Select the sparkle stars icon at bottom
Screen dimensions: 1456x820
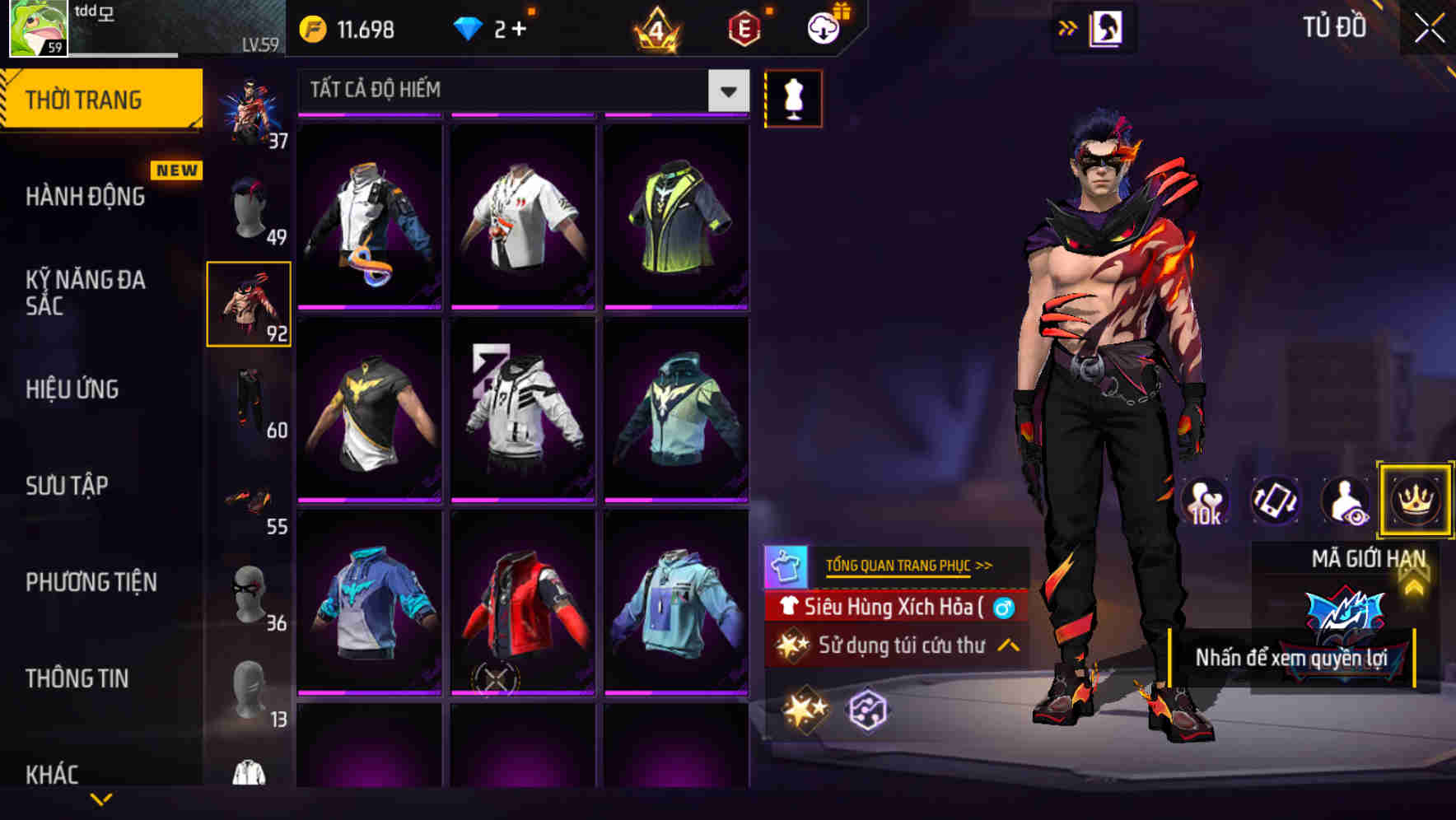click(805, 709)
